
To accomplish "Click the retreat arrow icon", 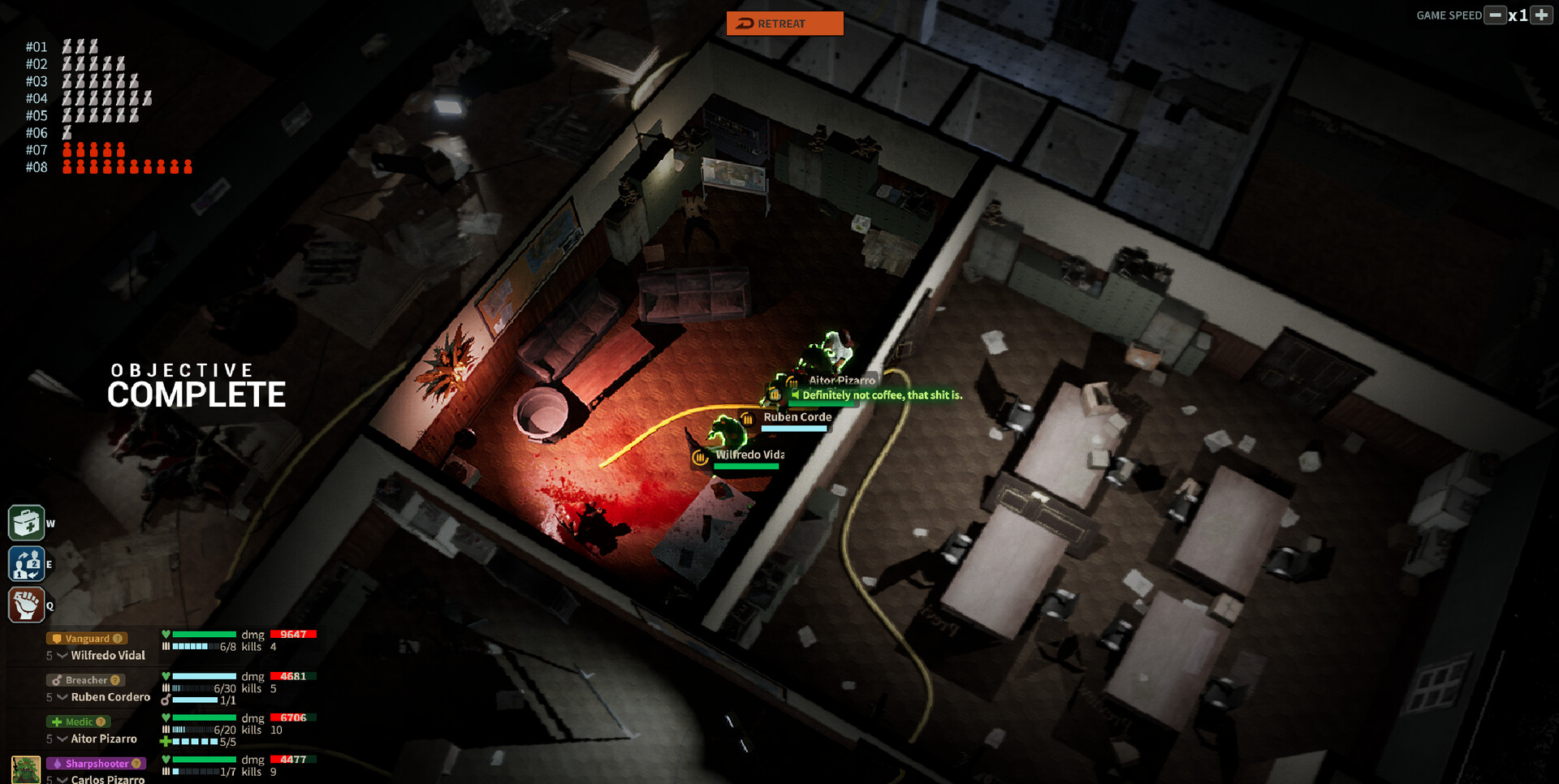I will click(744, 24).
